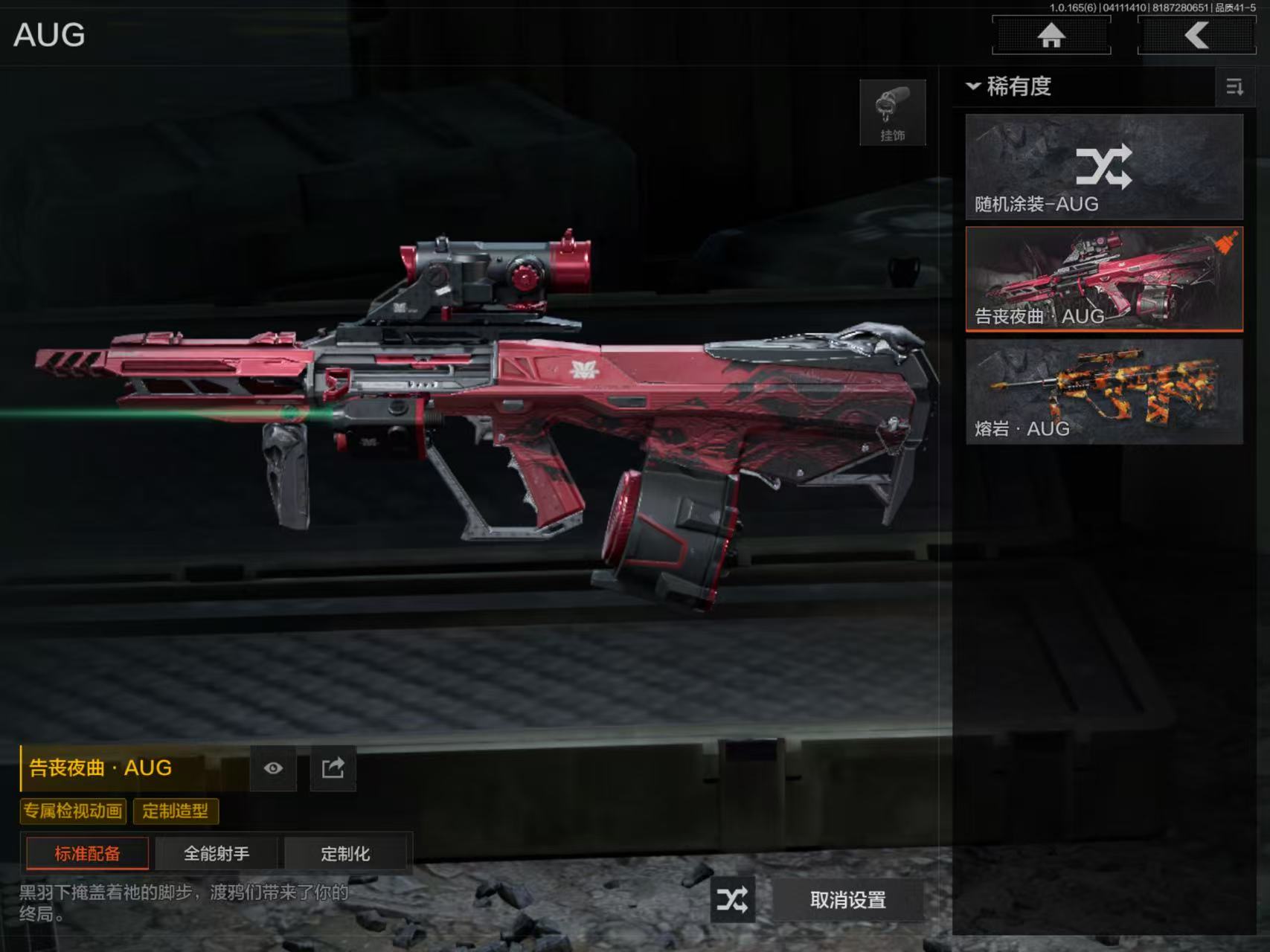This screenshot has height=952, width=1270.
Task: Switch to the 标准配备 tab
Action: pos(87,853)
